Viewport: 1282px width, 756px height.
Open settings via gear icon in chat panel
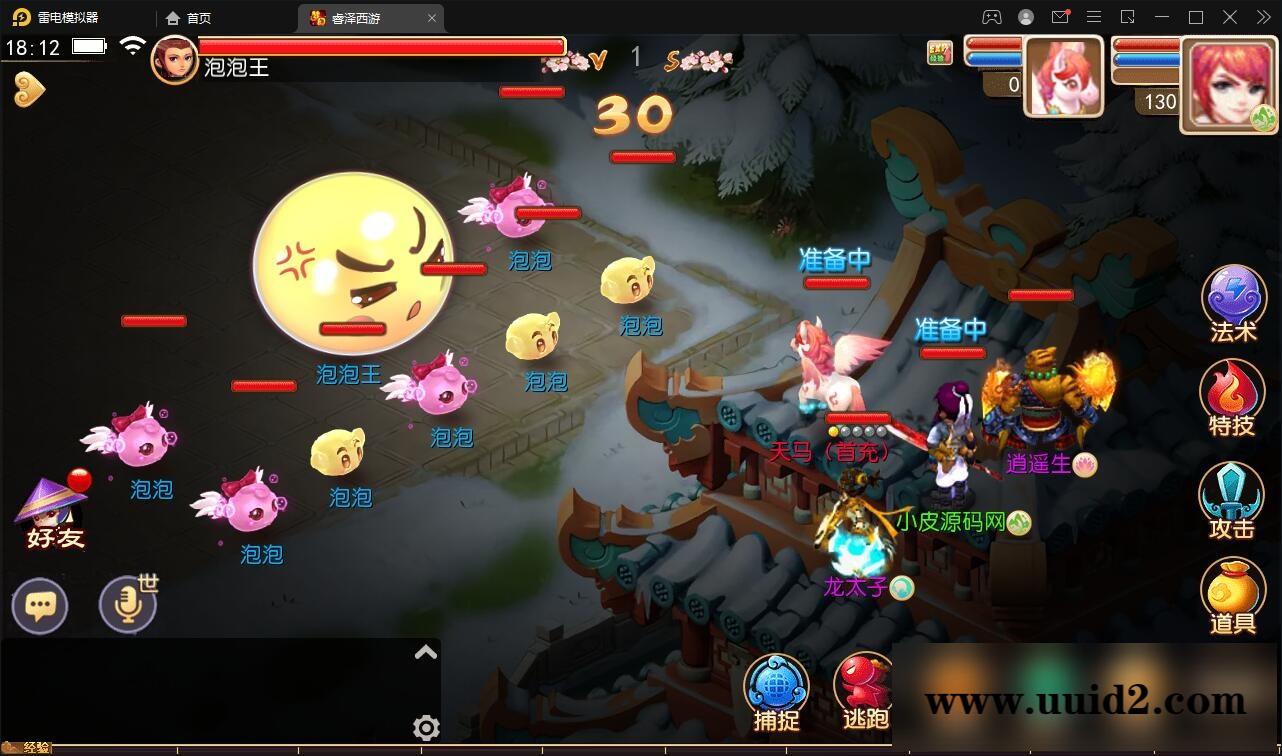(x=427, y=729)
